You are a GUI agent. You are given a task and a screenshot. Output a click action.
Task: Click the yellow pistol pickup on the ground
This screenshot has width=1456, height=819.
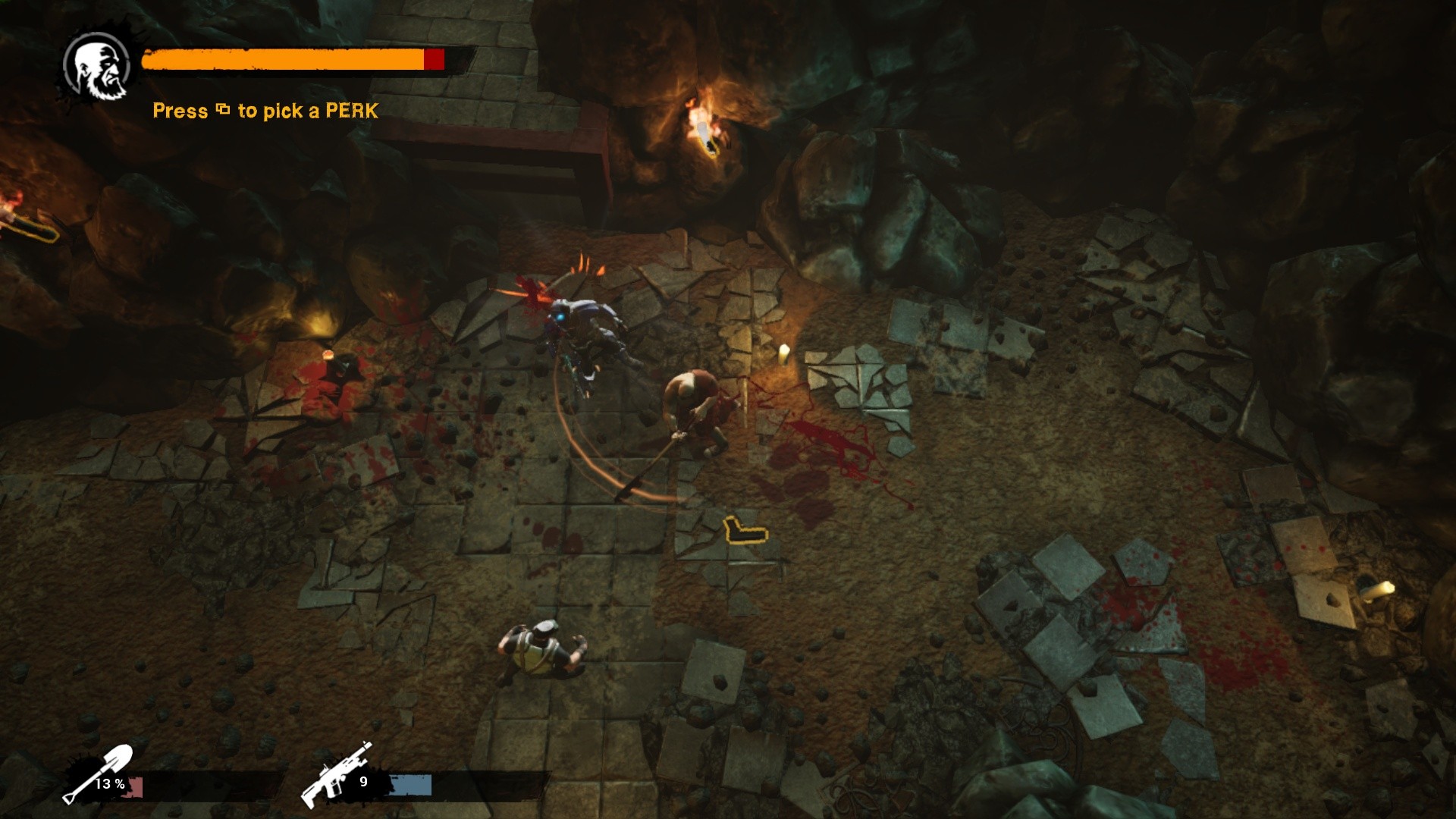pyautogui.click(x=745, y=532)
